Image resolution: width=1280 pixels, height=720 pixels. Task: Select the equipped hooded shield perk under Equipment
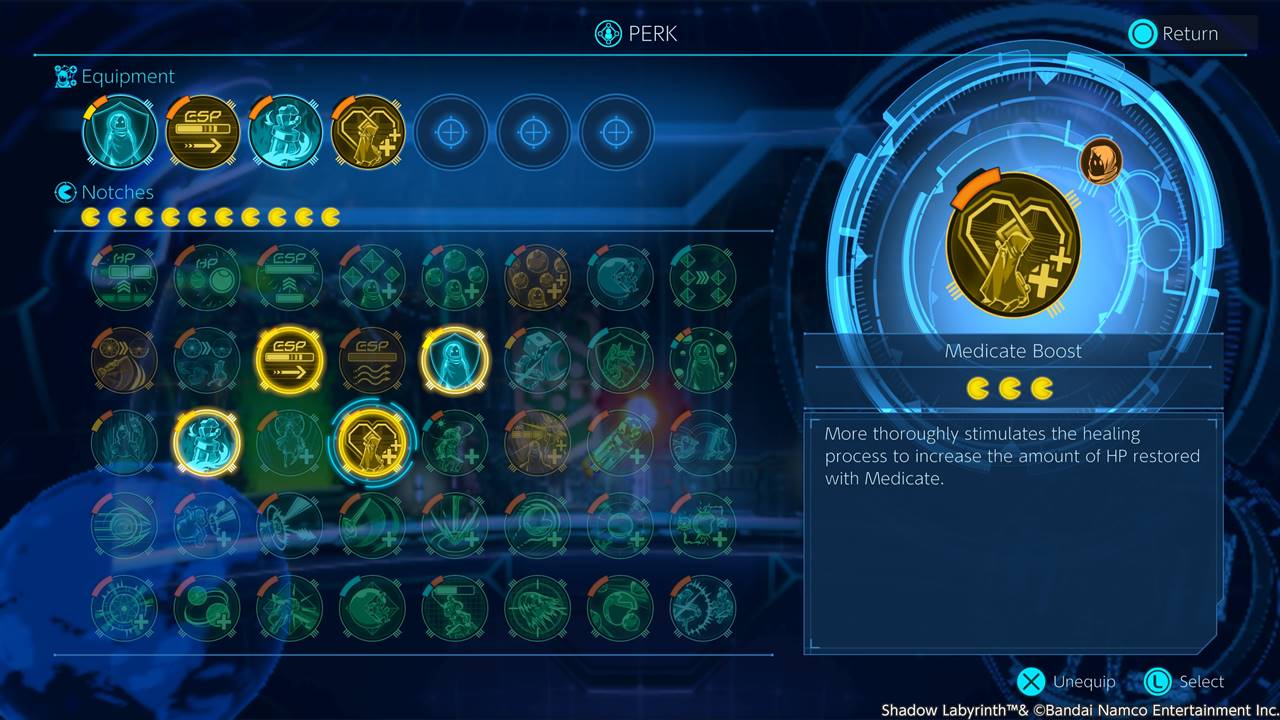point(120,132)
